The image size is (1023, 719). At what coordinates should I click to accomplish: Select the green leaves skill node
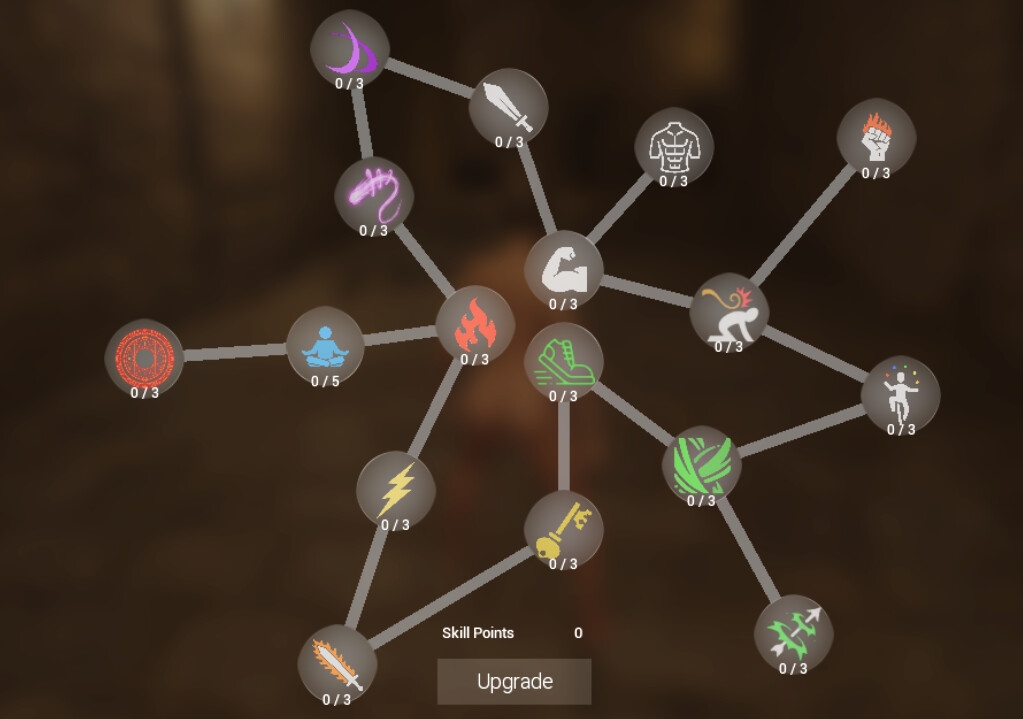point(701,465)
